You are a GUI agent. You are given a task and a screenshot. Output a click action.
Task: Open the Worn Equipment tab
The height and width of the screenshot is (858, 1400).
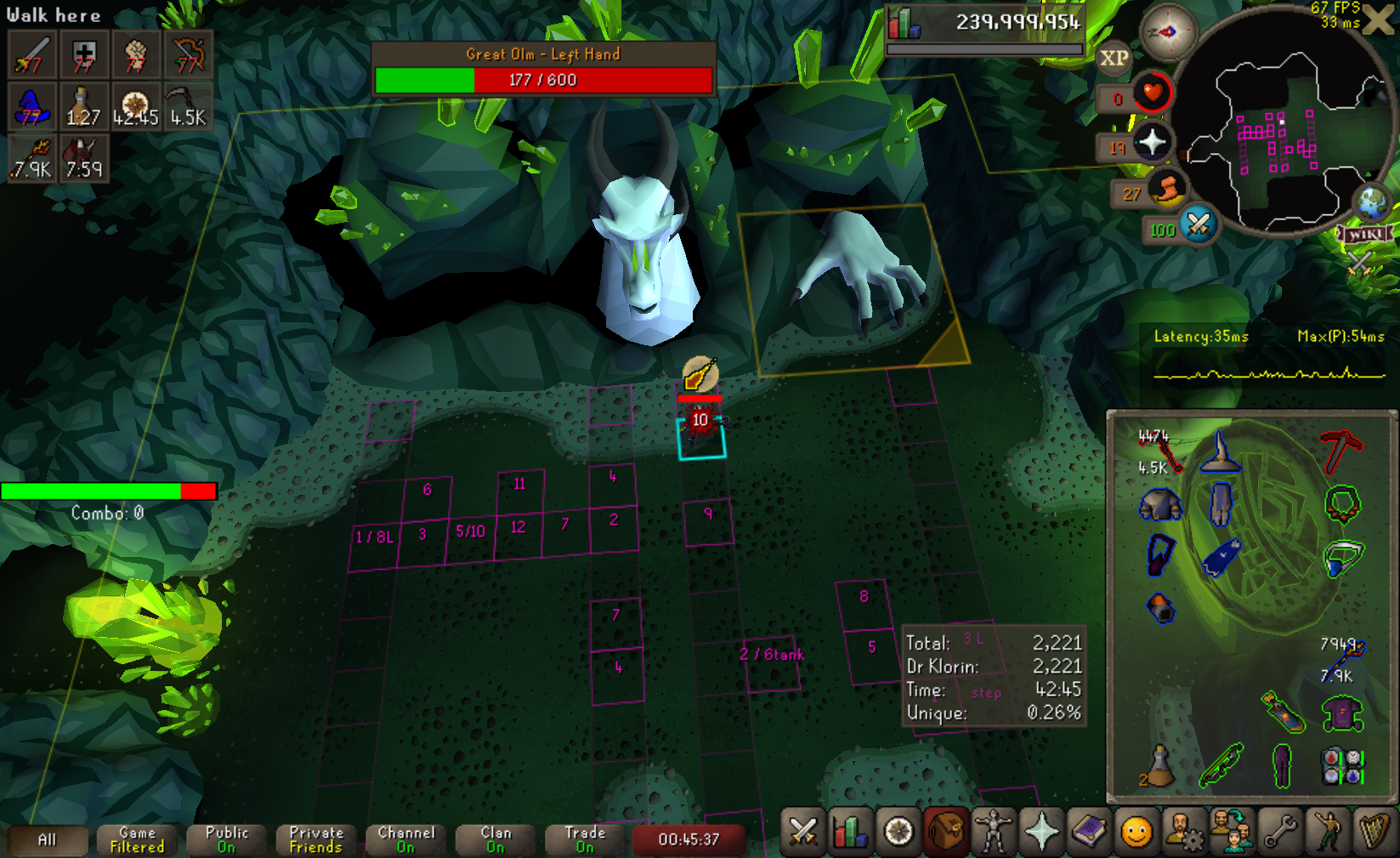pos(994,832)
